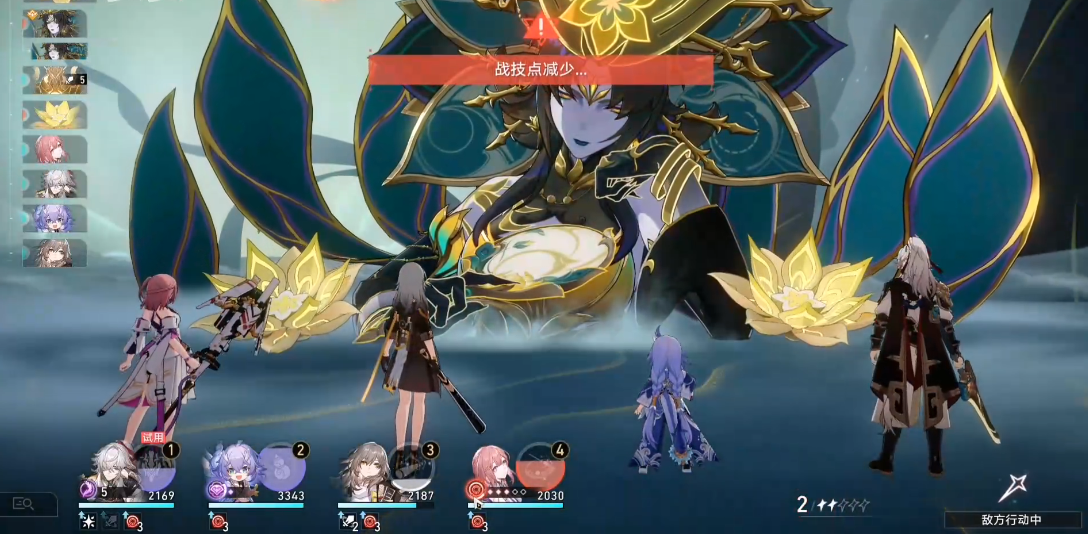The height and width of the screenshot is (534, 1088).
Task: Select pink-haired character in turn order list
Action: pyautogui.click(x=55, y=149)
